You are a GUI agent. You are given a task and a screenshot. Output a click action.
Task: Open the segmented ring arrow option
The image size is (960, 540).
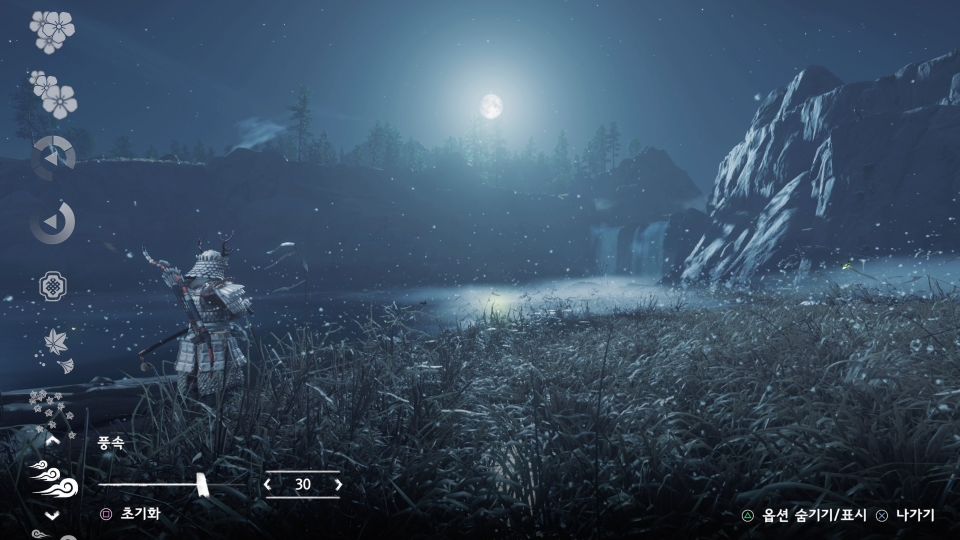point(52,158)
